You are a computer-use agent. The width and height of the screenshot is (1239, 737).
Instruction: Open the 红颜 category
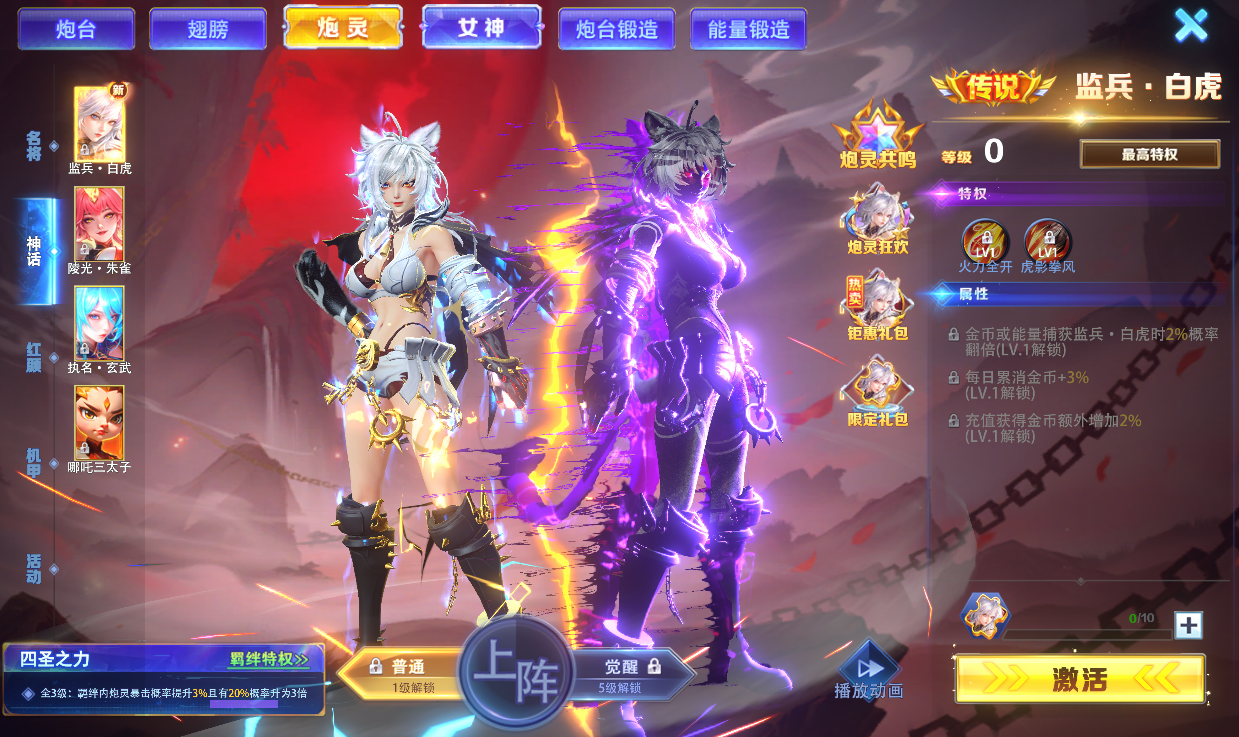pos(35,356)
